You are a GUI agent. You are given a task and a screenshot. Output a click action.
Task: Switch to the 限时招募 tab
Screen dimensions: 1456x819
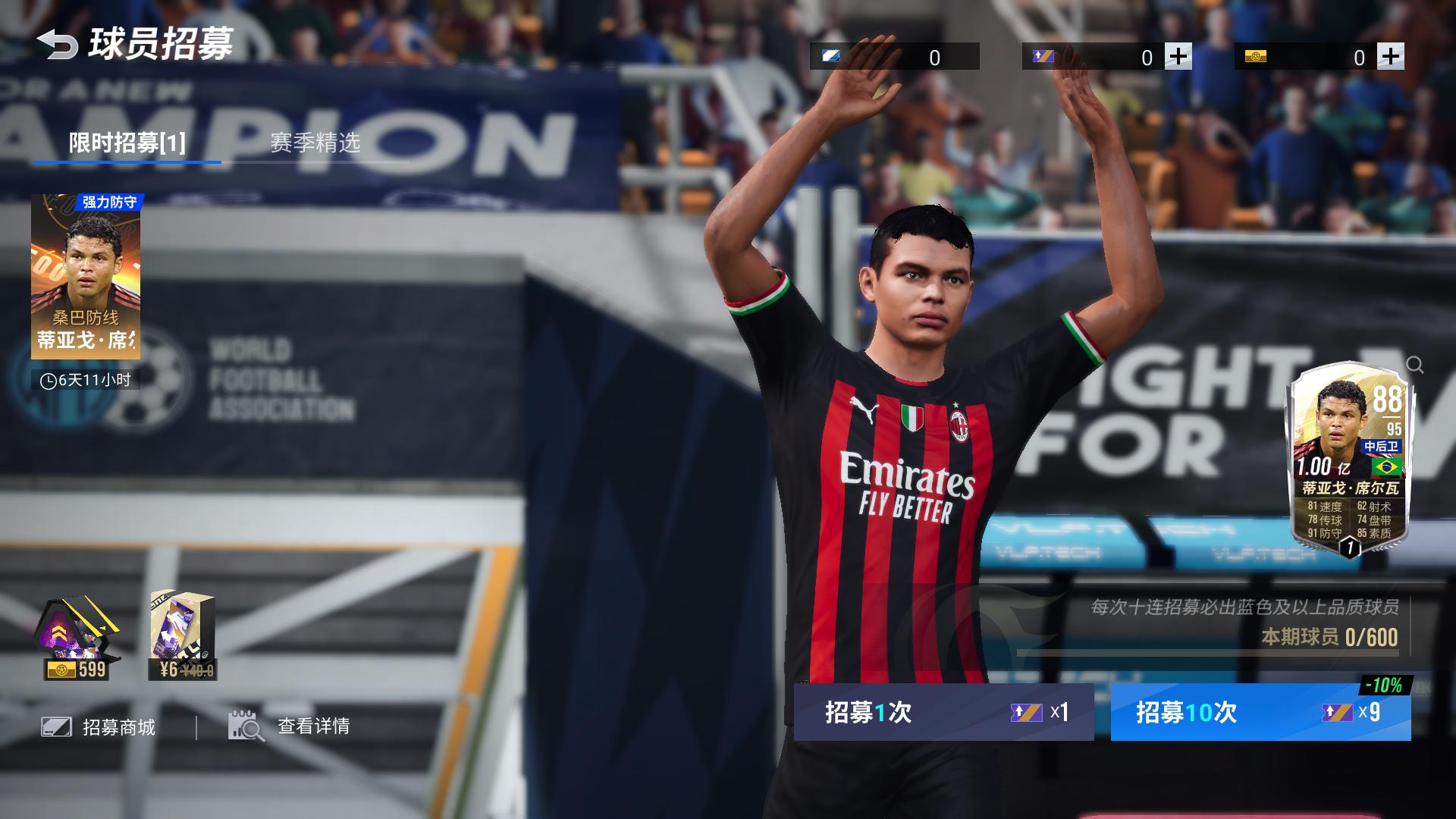127,143
